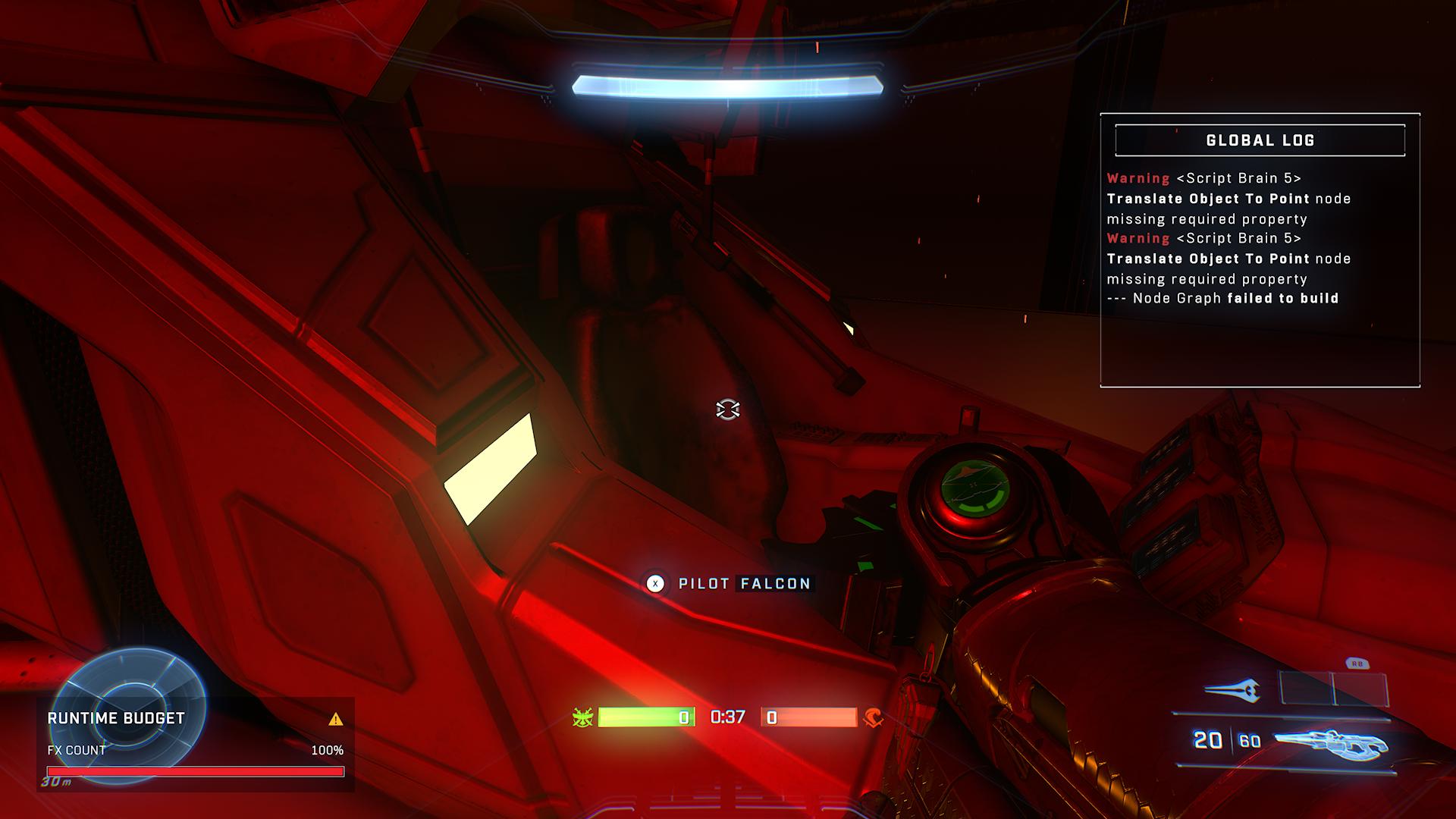Image resolution: width=1456 pixels, height=819 pixels.
Task: Open the first Script Brain 5 warning entry
Action: click(x=1228, y=198)
